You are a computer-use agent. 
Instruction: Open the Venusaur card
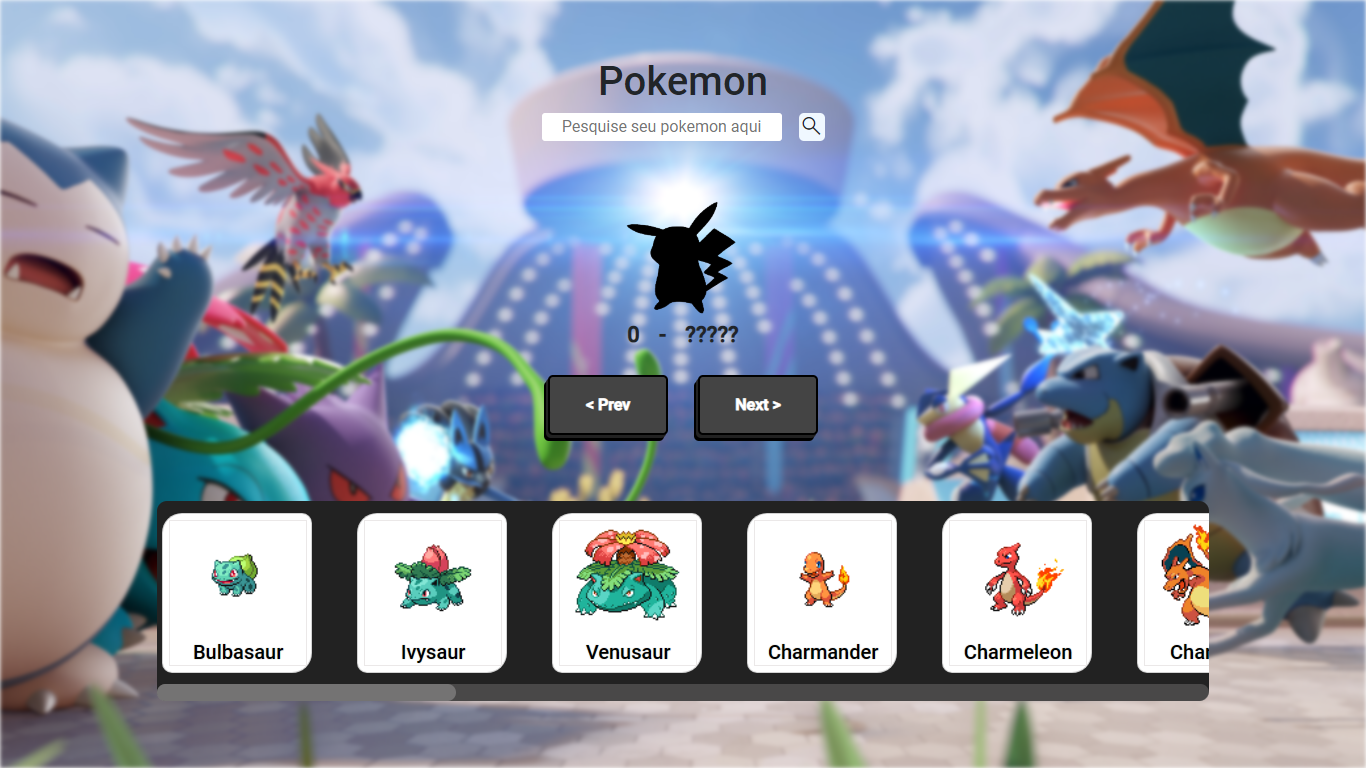click(627, 593)
